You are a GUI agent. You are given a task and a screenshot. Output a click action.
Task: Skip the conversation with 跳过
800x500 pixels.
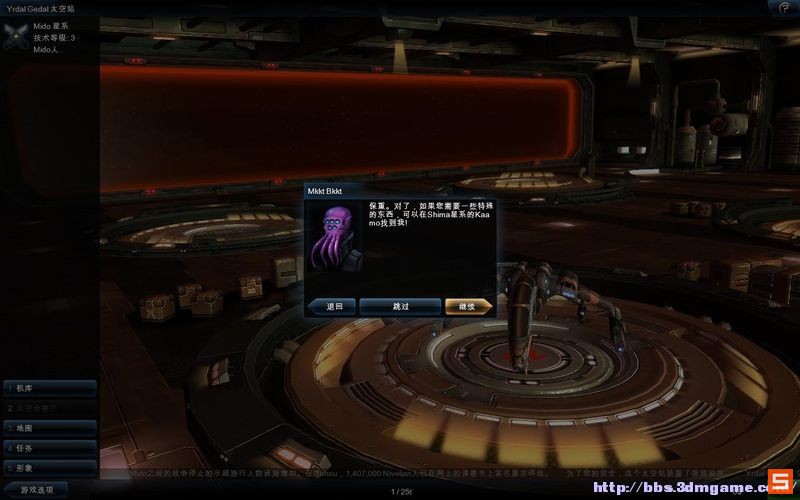(400, 306)
